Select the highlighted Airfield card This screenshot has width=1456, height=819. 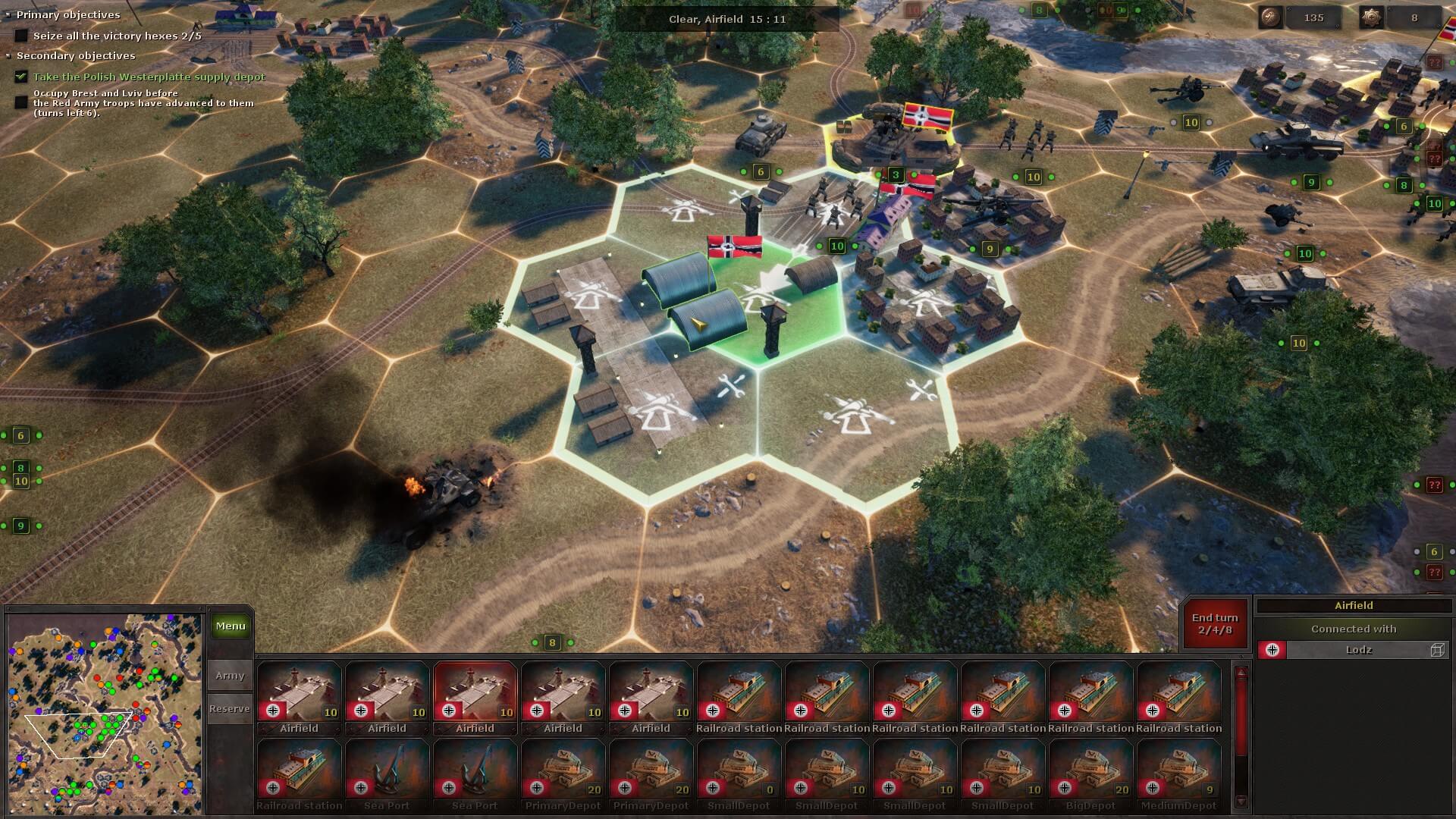tap(475, 698)
